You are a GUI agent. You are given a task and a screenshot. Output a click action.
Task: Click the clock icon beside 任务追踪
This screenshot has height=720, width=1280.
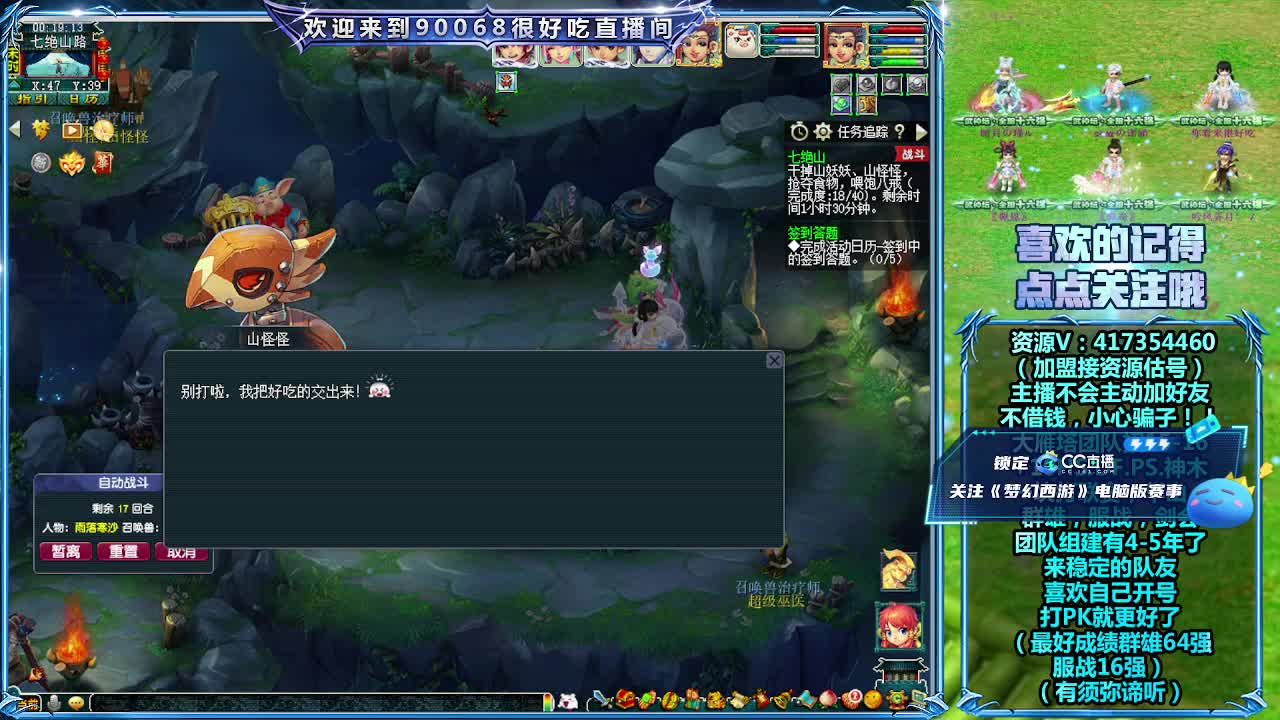coord(800,131)
